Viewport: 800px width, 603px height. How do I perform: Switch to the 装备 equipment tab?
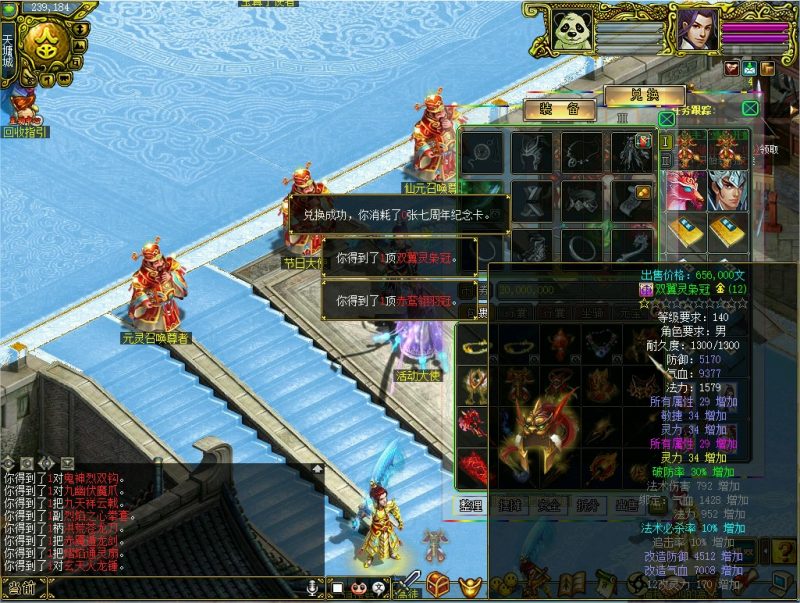(x=552, y=109)
